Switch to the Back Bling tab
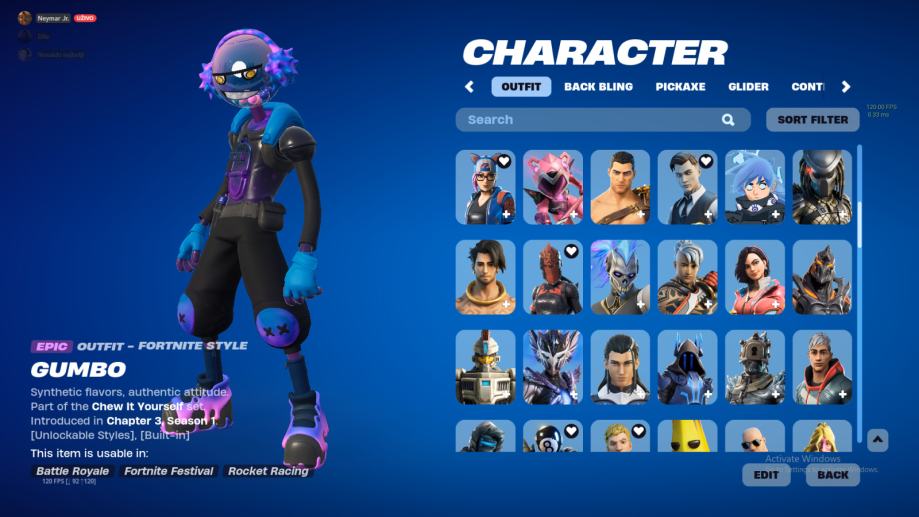The image size is (919, 517). pos(598,87)
